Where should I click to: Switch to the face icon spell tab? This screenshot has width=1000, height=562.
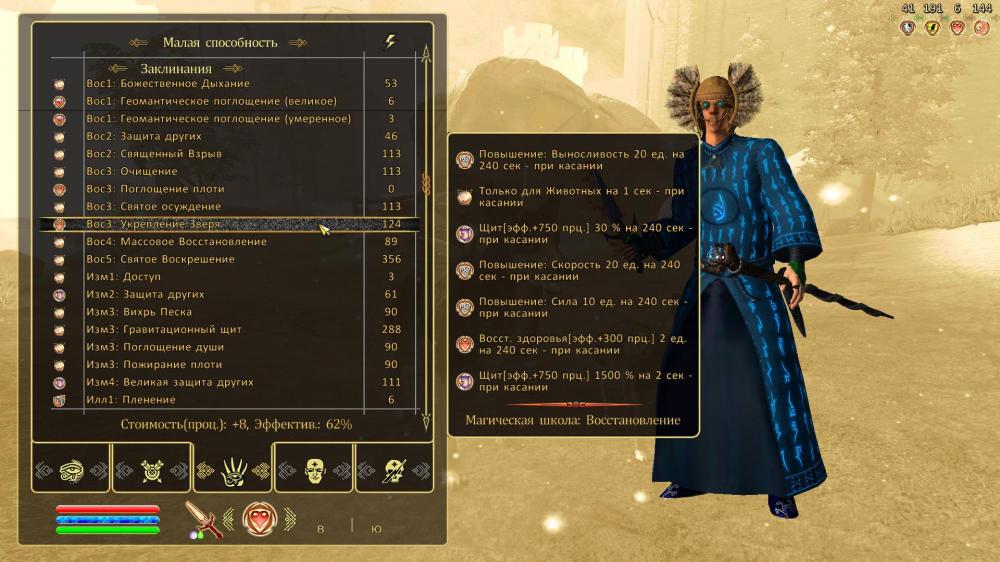coord(314,468)
